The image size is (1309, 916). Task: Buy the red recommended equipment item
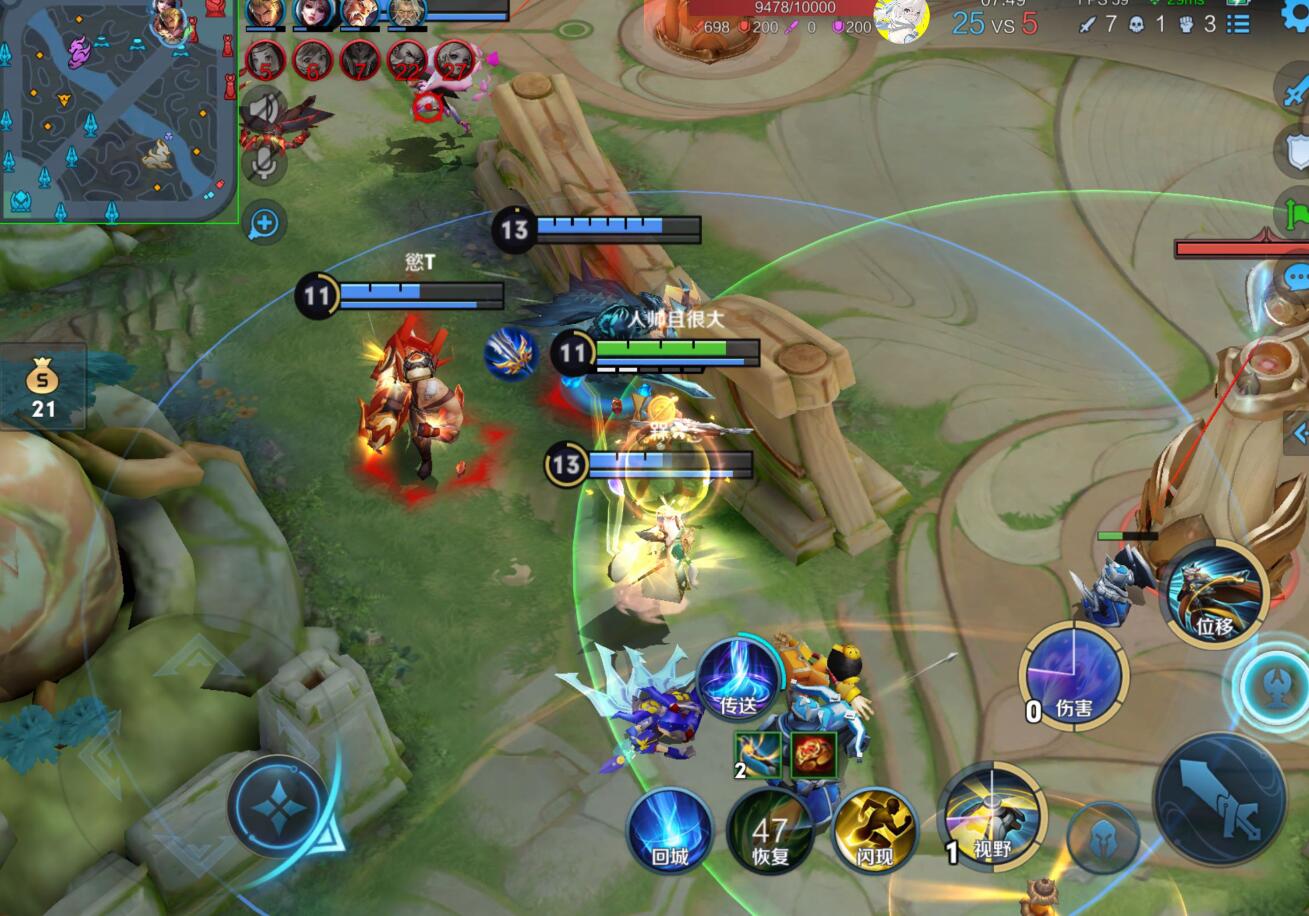coord(814,755)
